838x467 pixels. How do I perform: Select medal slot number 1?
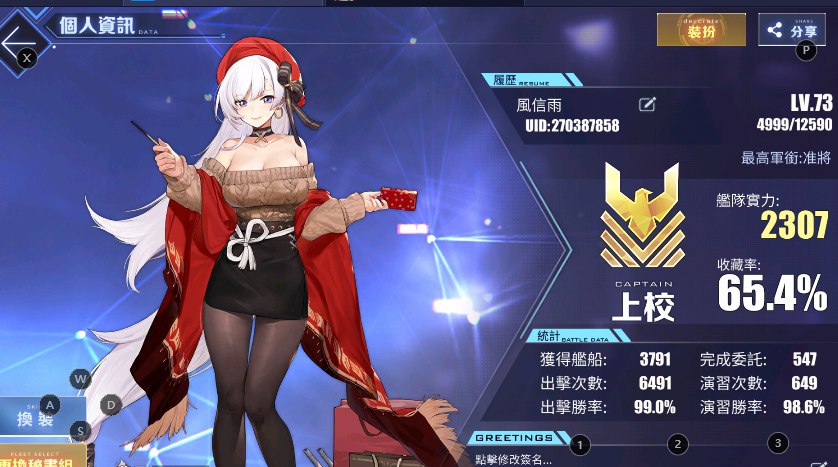tap(581, 444)
